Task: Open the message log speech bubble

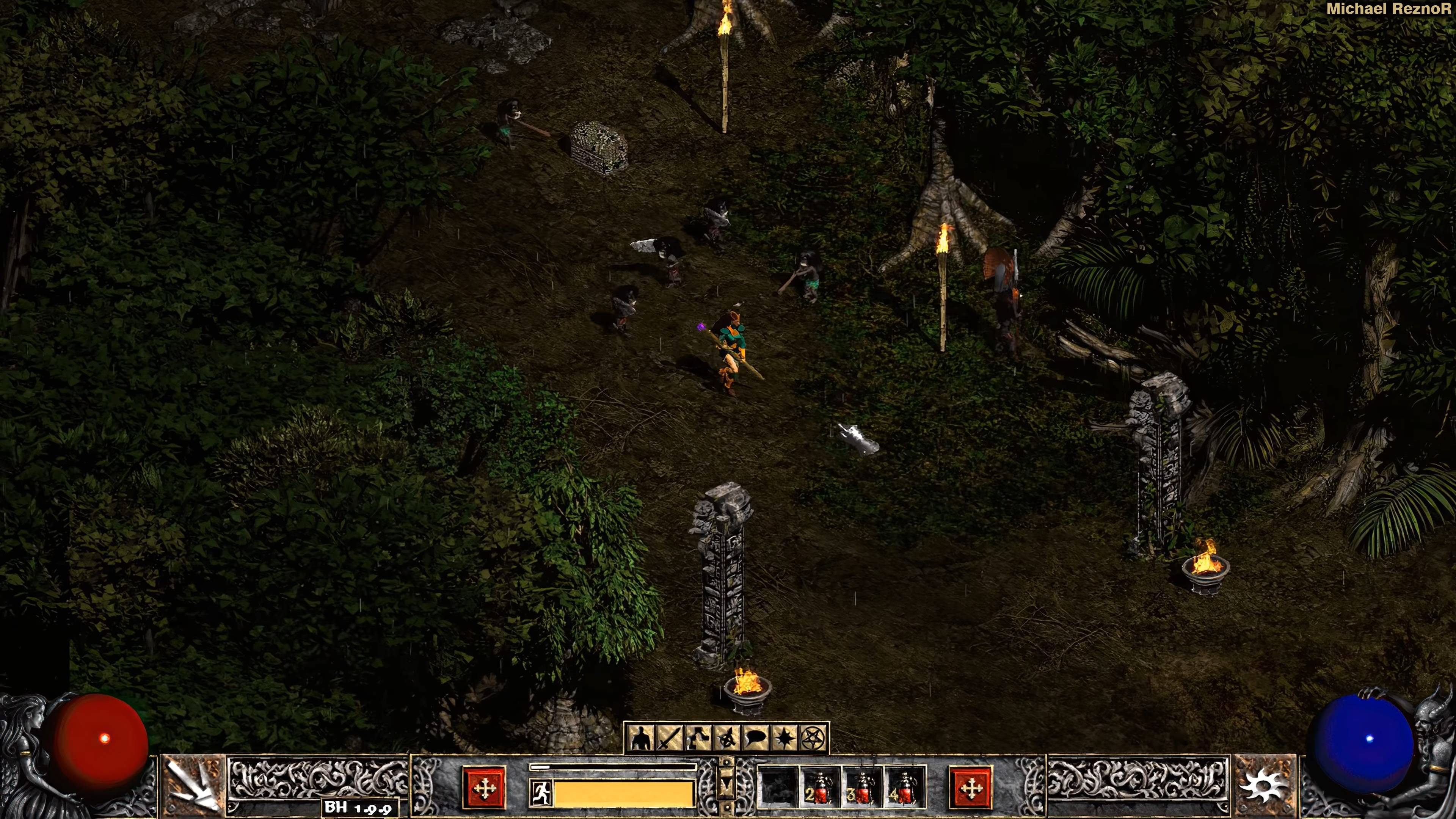Action: coord(756,737)
